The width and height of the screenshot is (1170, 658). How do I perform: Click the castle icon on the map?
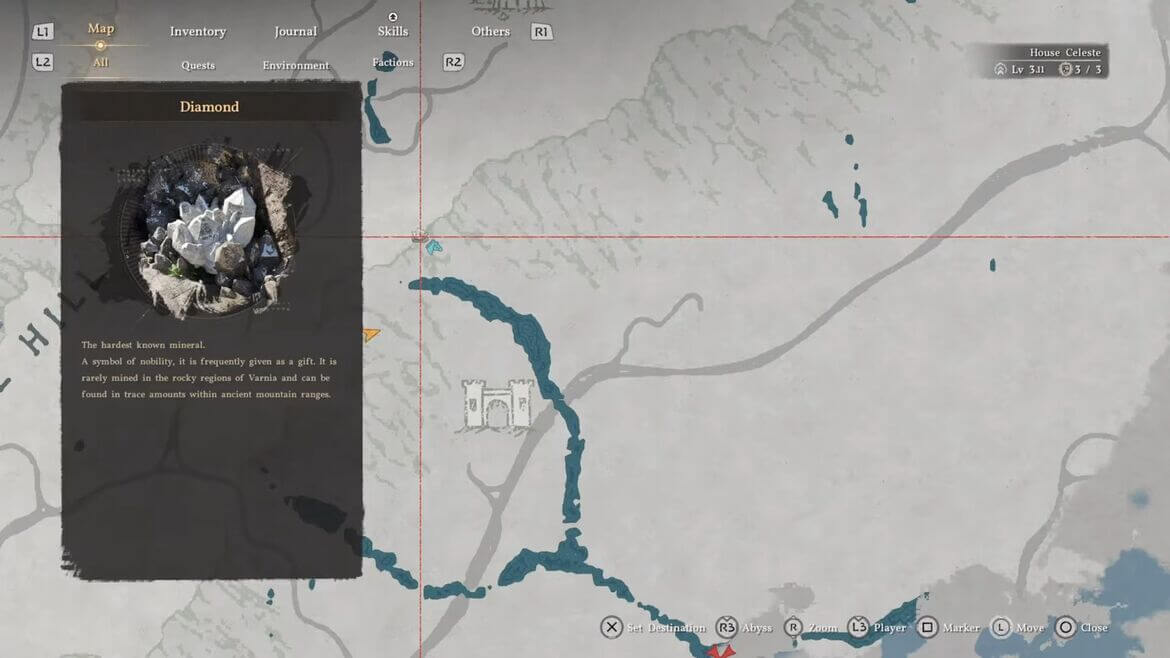[x=497, y=404]
